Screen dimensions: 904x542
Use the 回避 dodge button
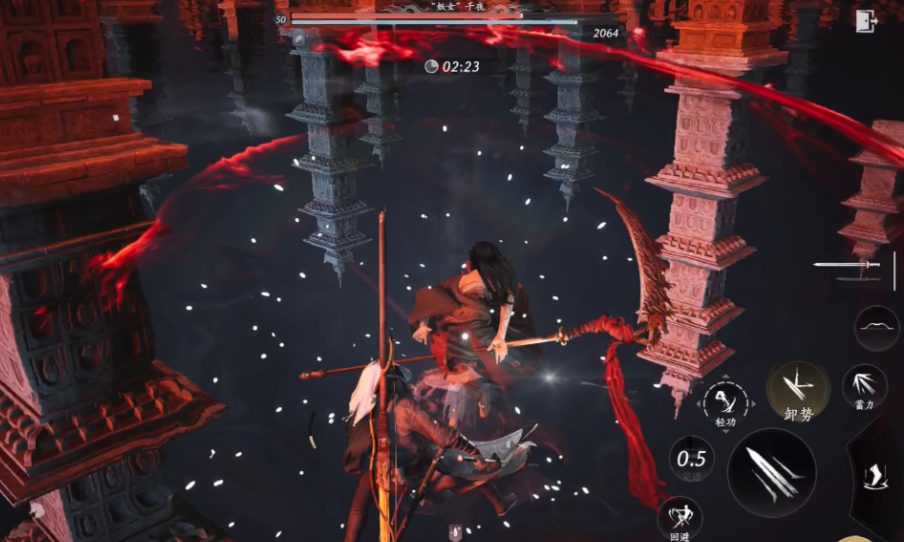point(680,518)
